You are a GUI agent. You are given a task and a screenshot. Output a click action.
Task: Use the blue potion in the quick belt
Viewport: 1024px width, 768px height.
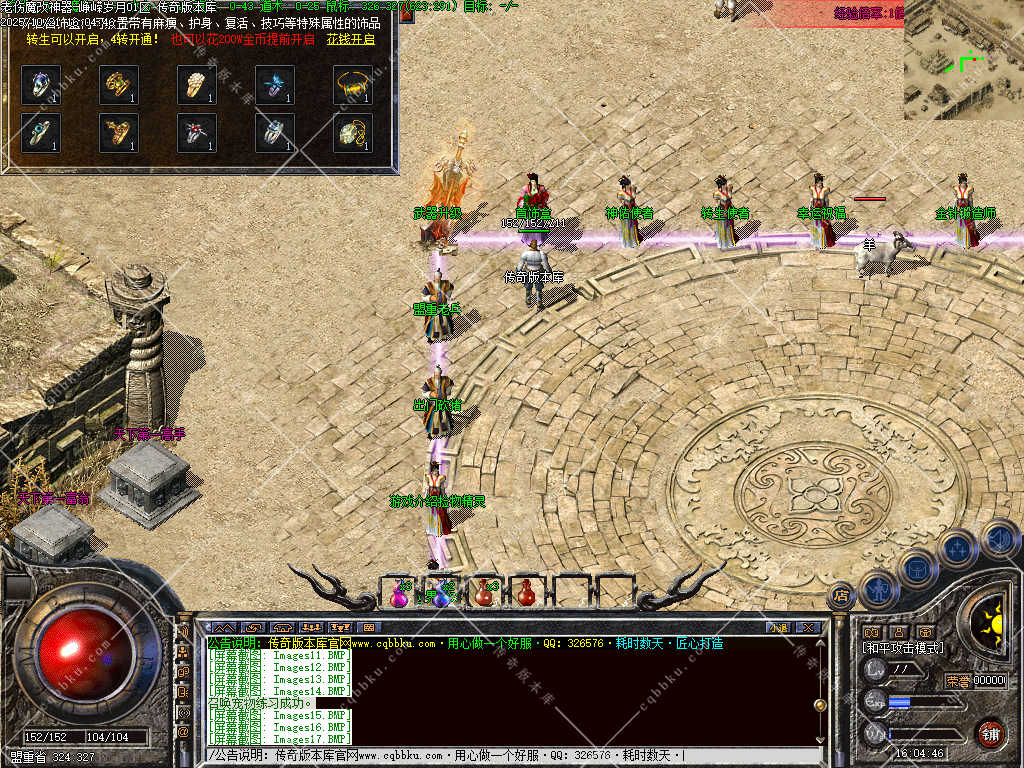click(442, 593)
